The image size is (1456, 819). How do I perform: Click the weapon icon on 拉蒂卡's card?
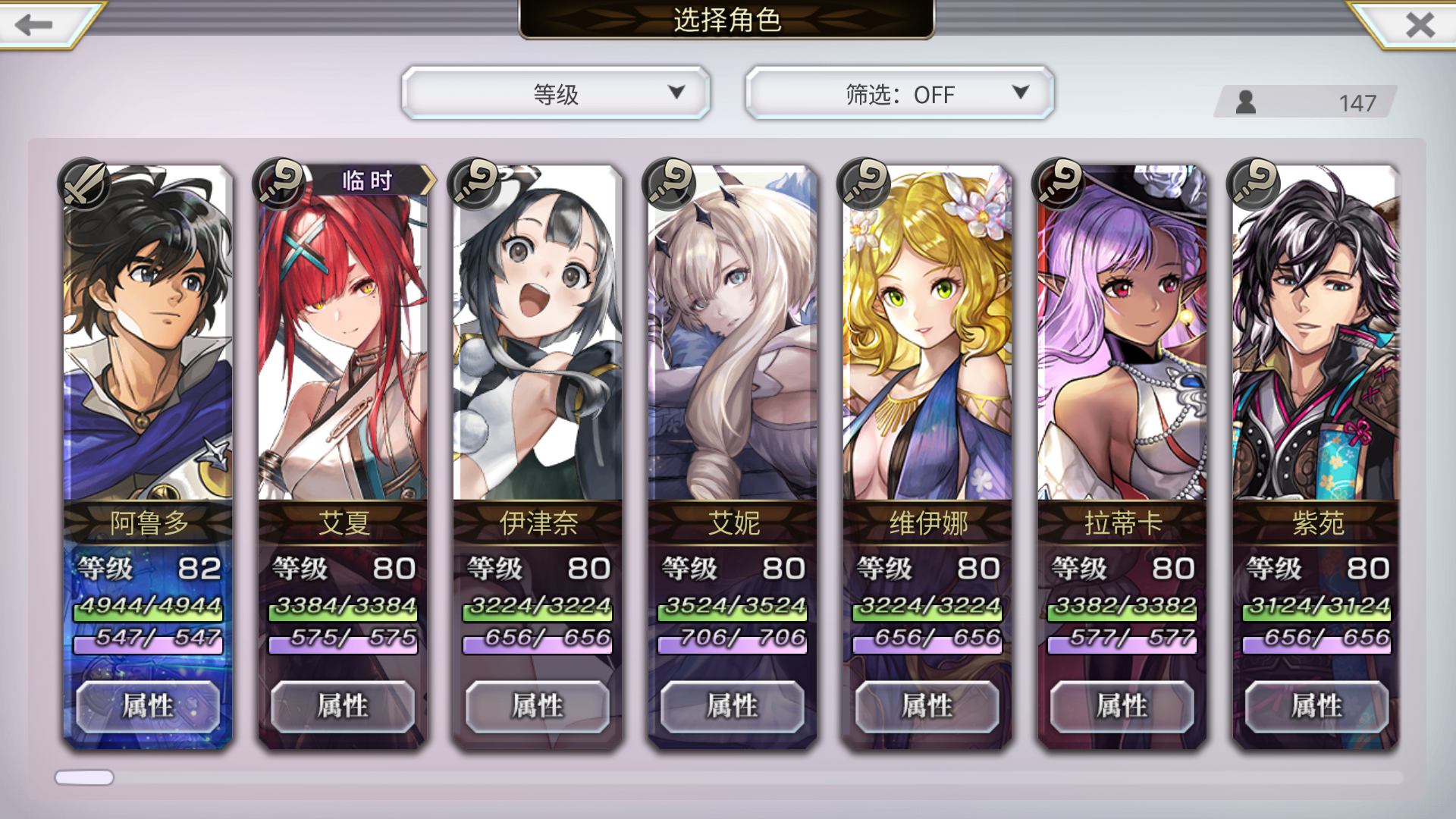(1059, 184)
